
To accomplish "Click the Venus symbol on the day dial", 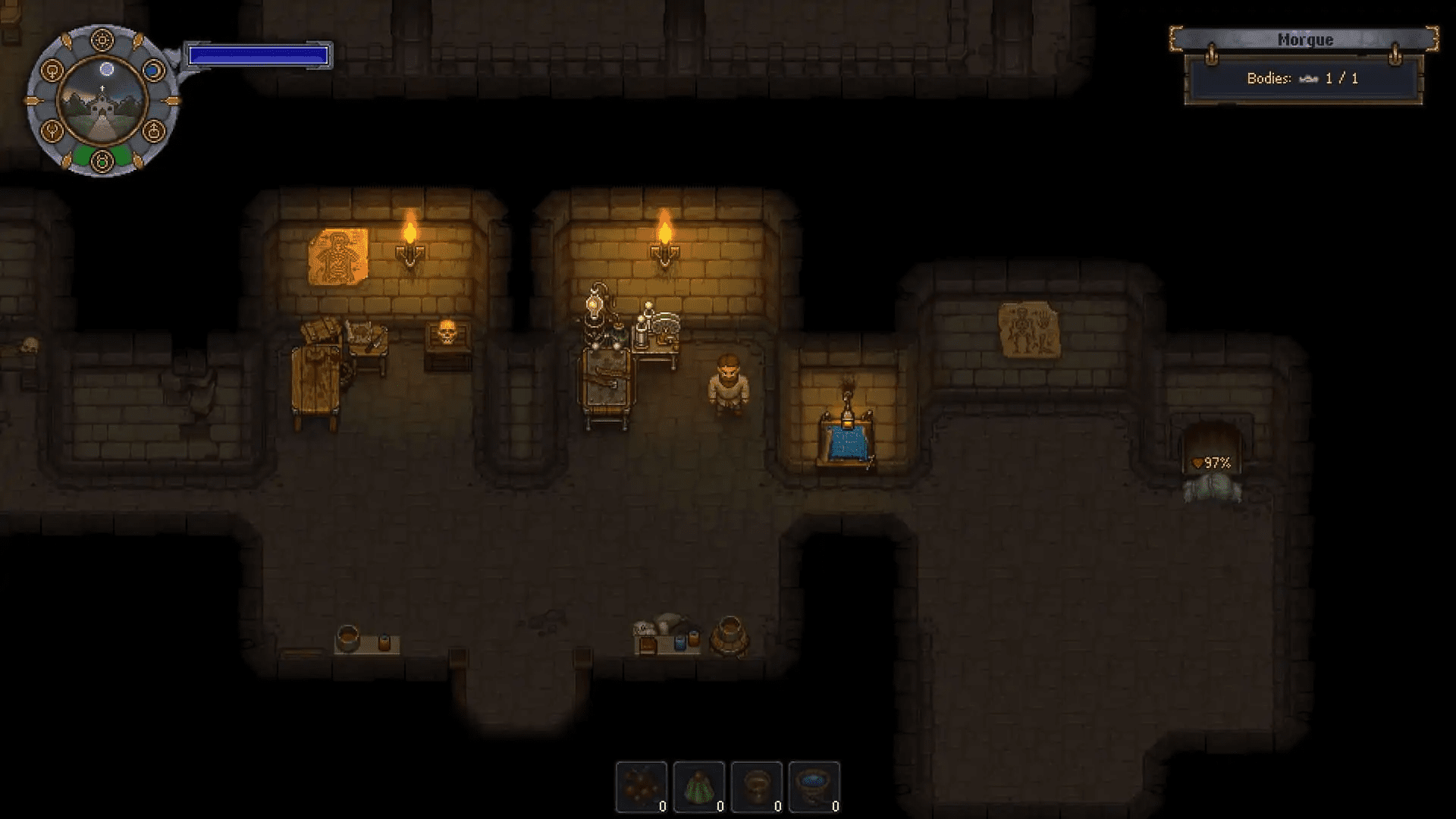I will pos(52,71).
